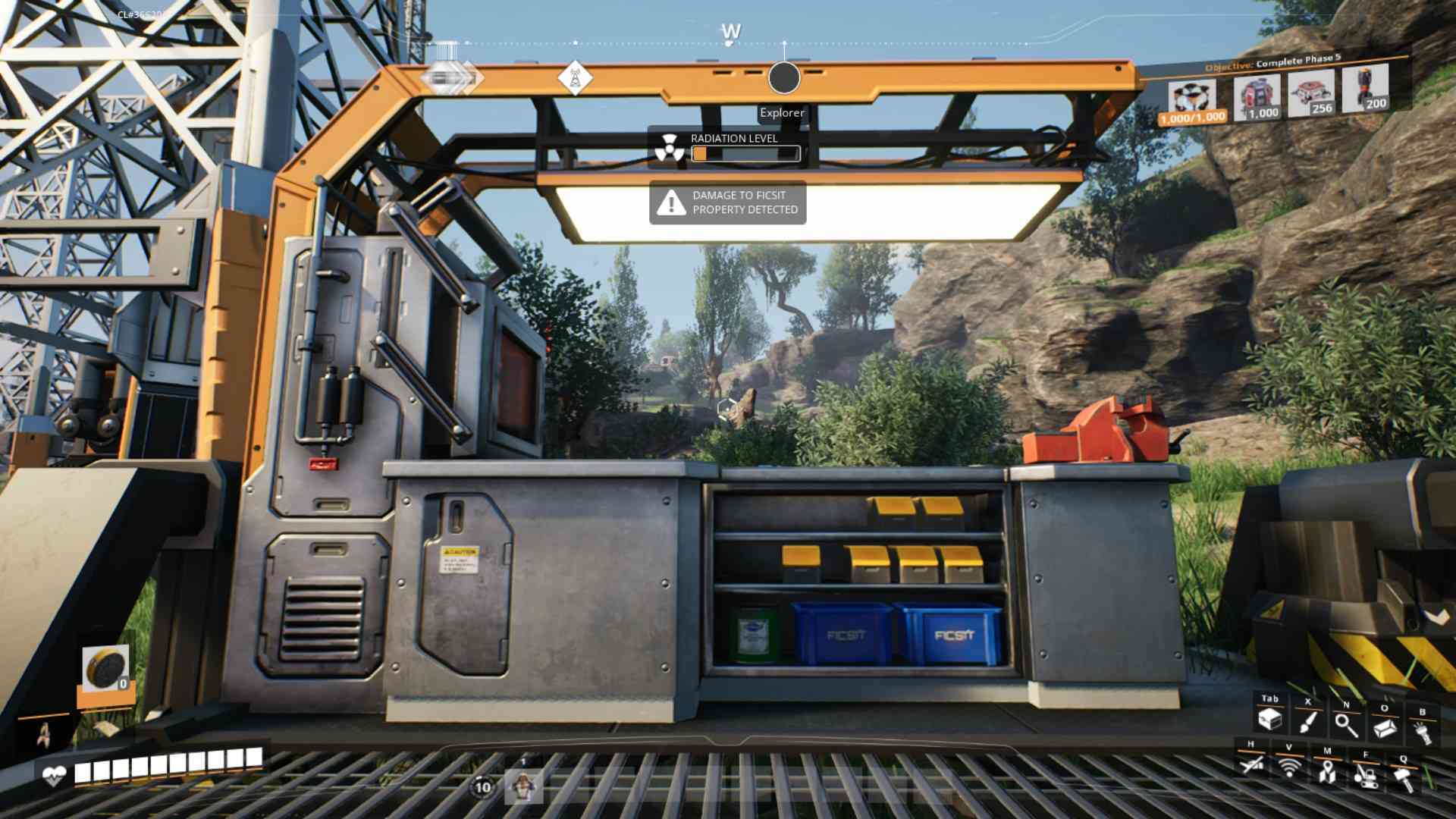
Task: Select the equipped black disc item slot
Action: tap(105, 669)
